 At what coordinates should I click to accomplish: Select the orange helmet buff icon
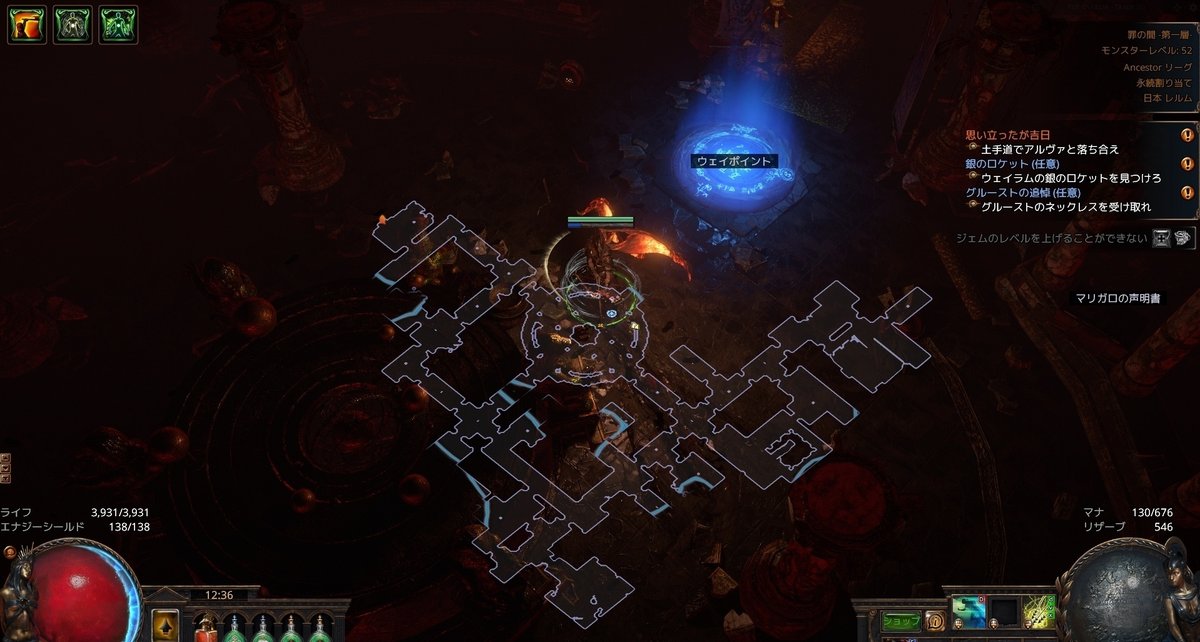(26, 25)
